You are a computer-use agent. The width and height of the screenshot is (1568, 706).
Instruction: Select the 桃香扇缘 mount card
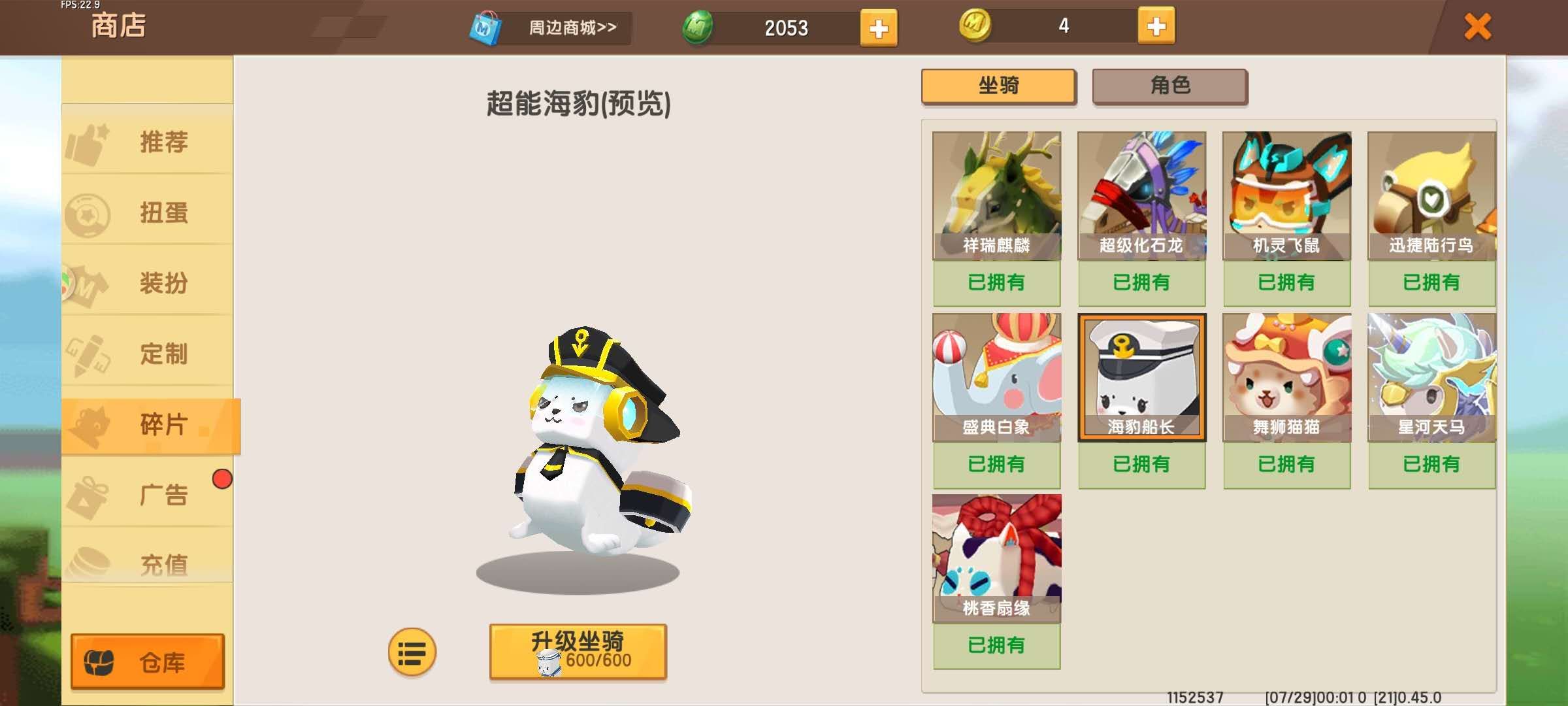[996, 559]
